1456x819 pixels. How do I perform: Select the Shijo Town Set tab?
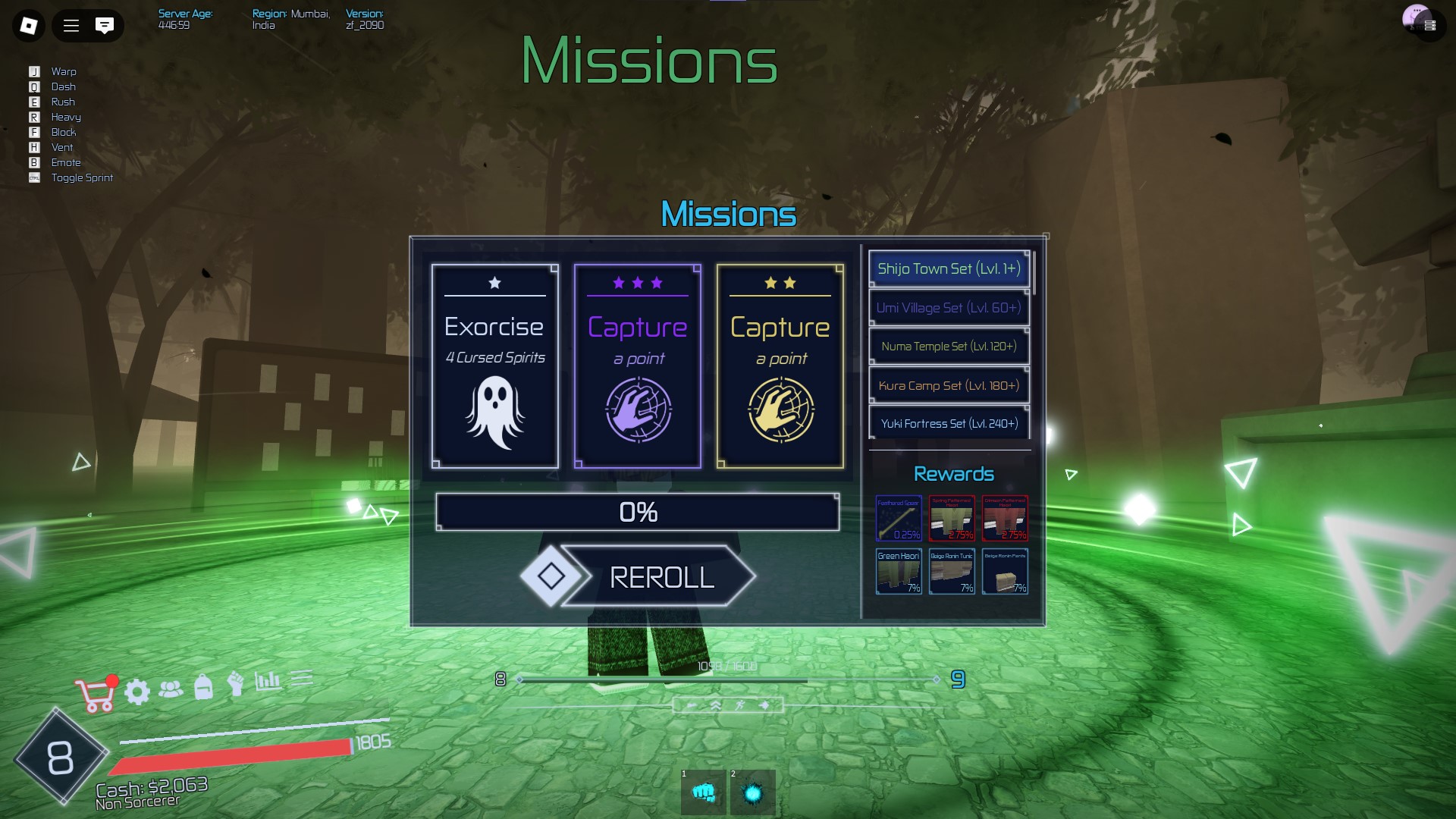point(949,269)
